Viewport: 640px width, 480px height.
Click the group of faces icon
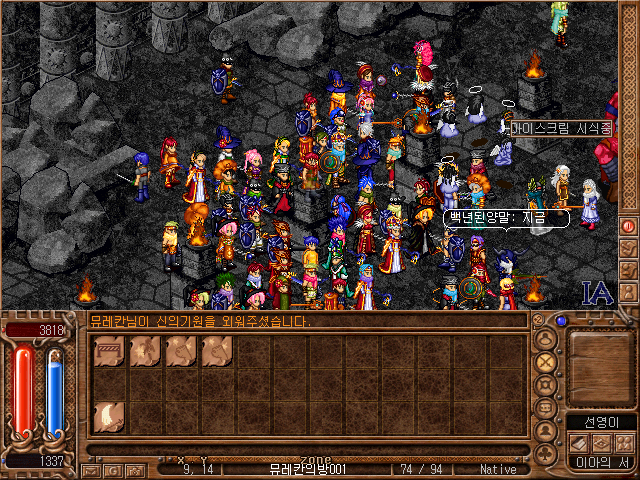coord(624,442)
